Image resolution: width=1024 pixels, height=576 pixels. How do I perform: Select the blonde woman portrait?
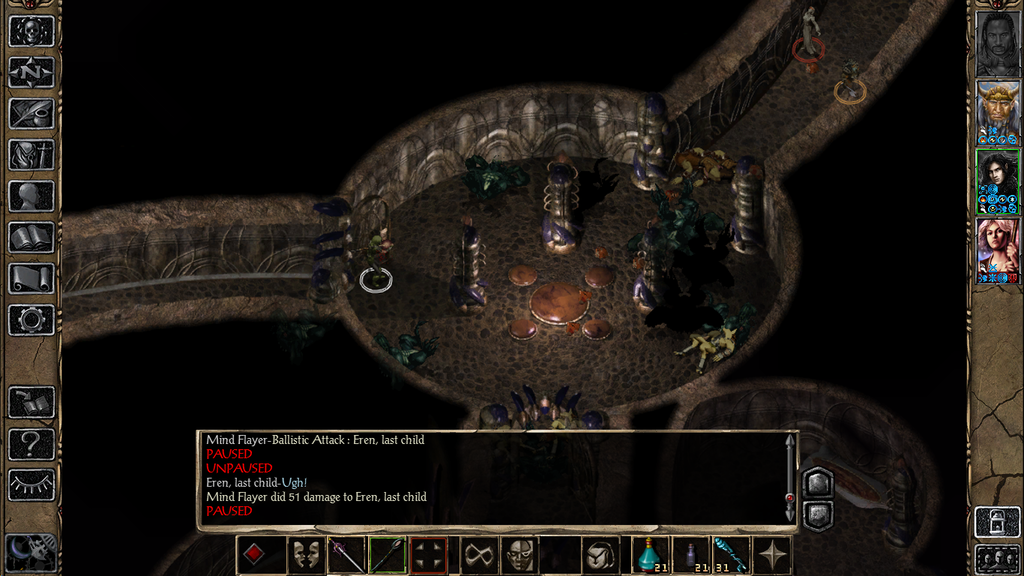coord(997,250)
